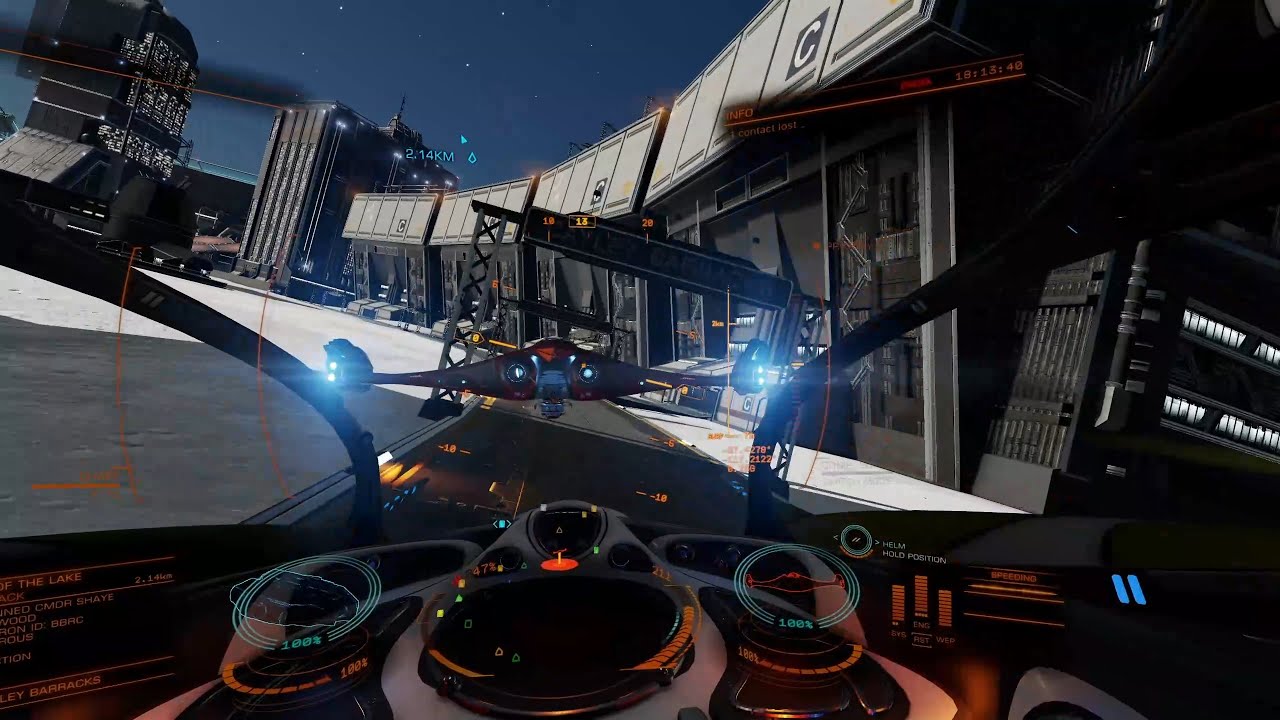Viewport: 1280px width, 720px height.
Task: Click the central radar scanner disc
Action: point(562,640)
